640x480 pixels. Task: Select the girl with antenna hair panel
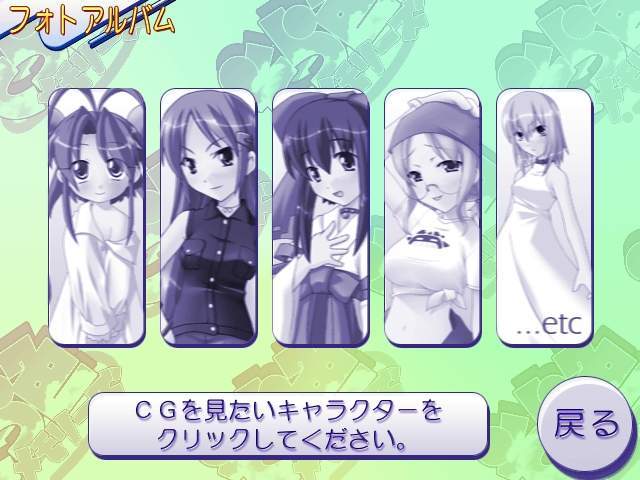97,217
